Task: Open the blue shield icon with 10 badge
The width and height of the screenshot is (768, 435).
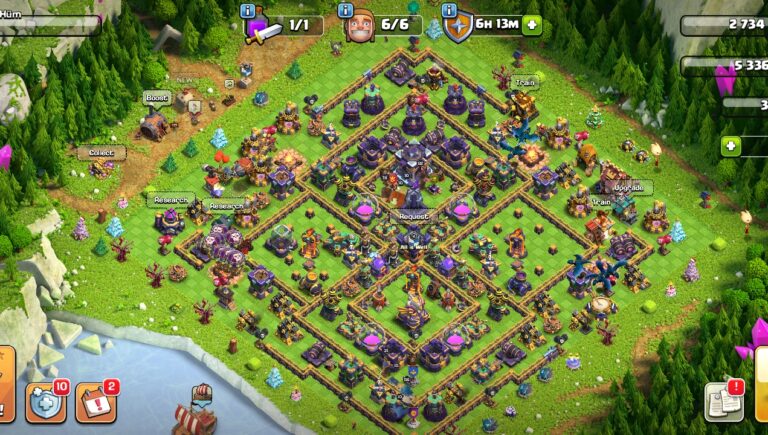Action: pyautogui.click(x=44, y=401)
